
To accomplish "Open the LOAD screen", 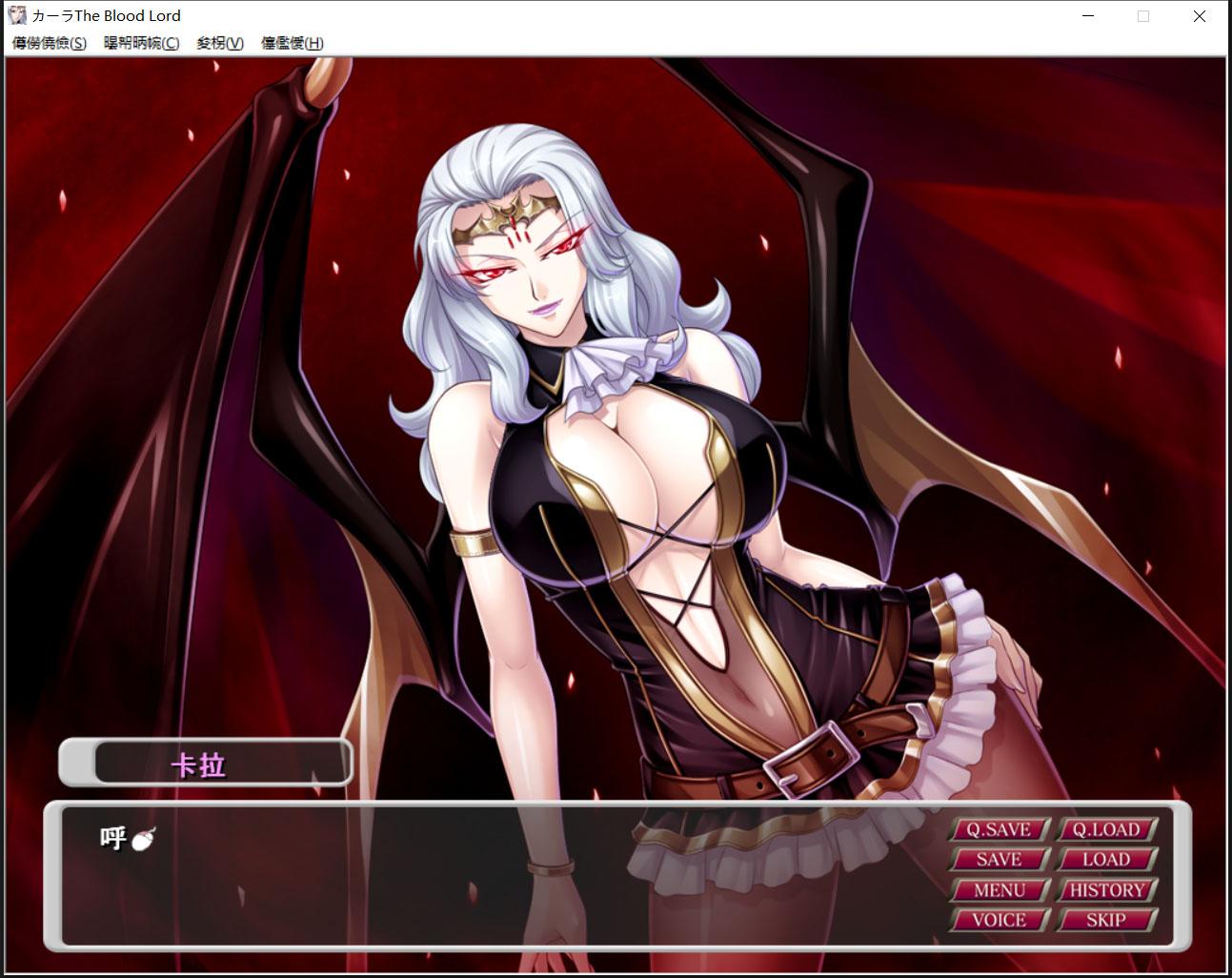I will 1108,859.
